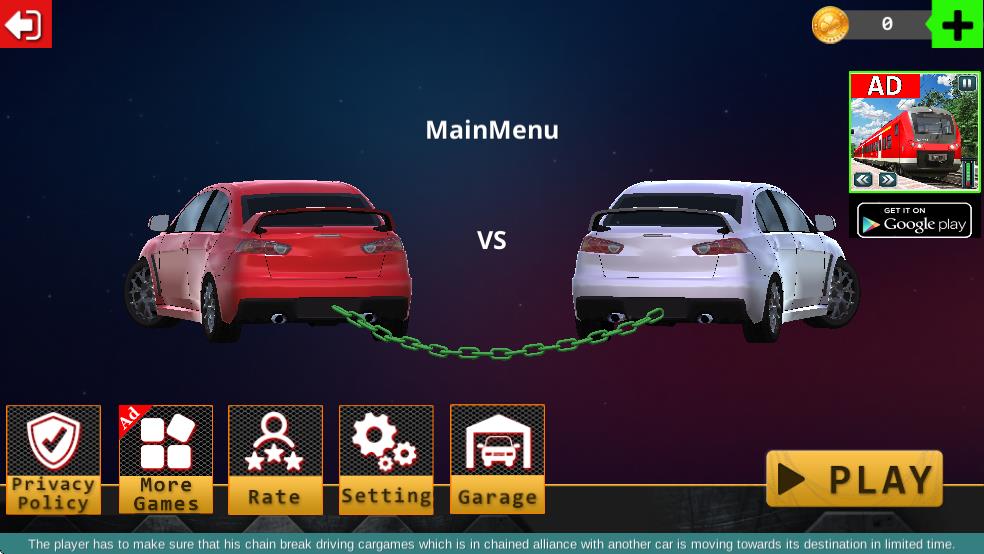Show More Games

pos(166,459)
